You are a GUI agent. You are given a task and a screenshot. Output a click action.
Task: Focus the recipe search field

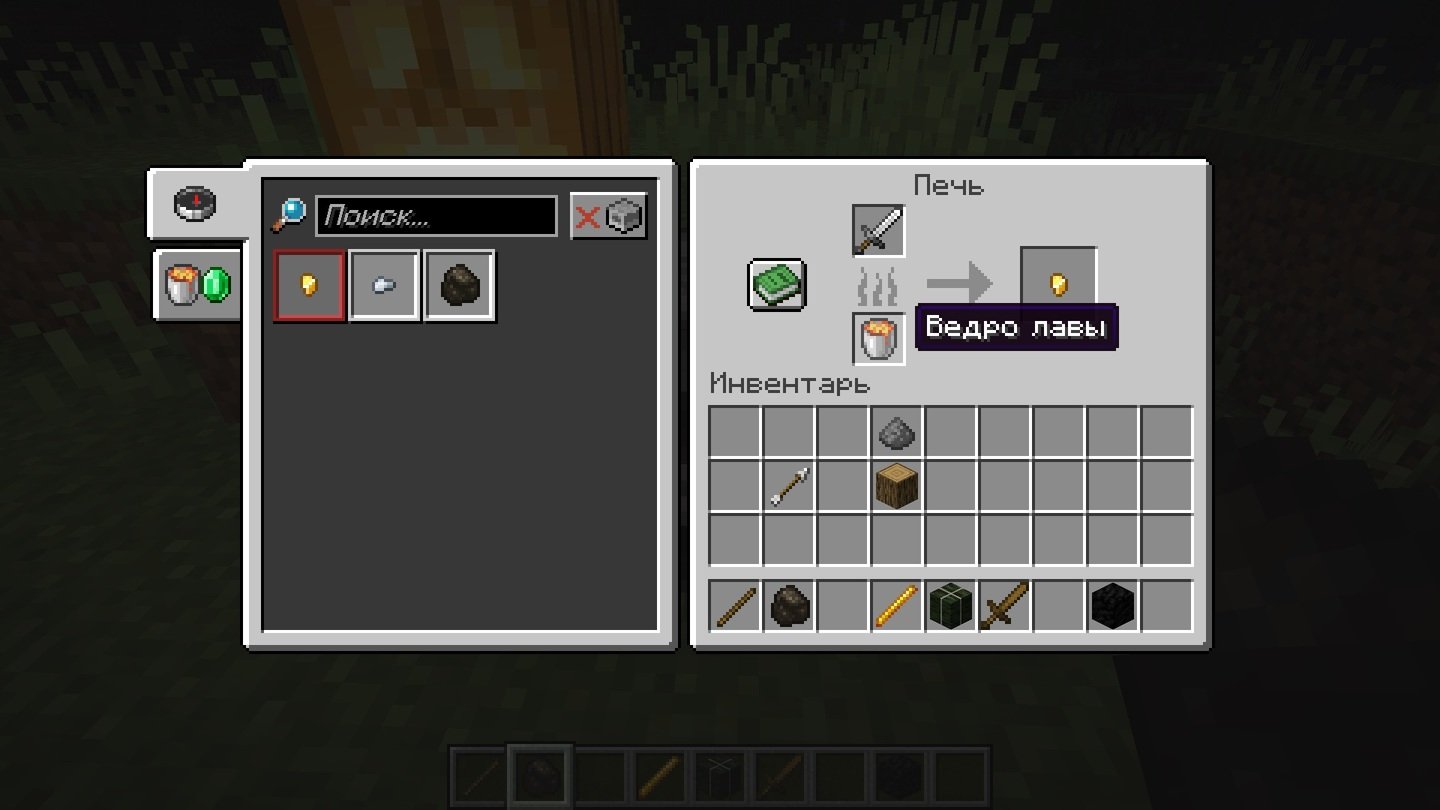click(x=436, y=216)
